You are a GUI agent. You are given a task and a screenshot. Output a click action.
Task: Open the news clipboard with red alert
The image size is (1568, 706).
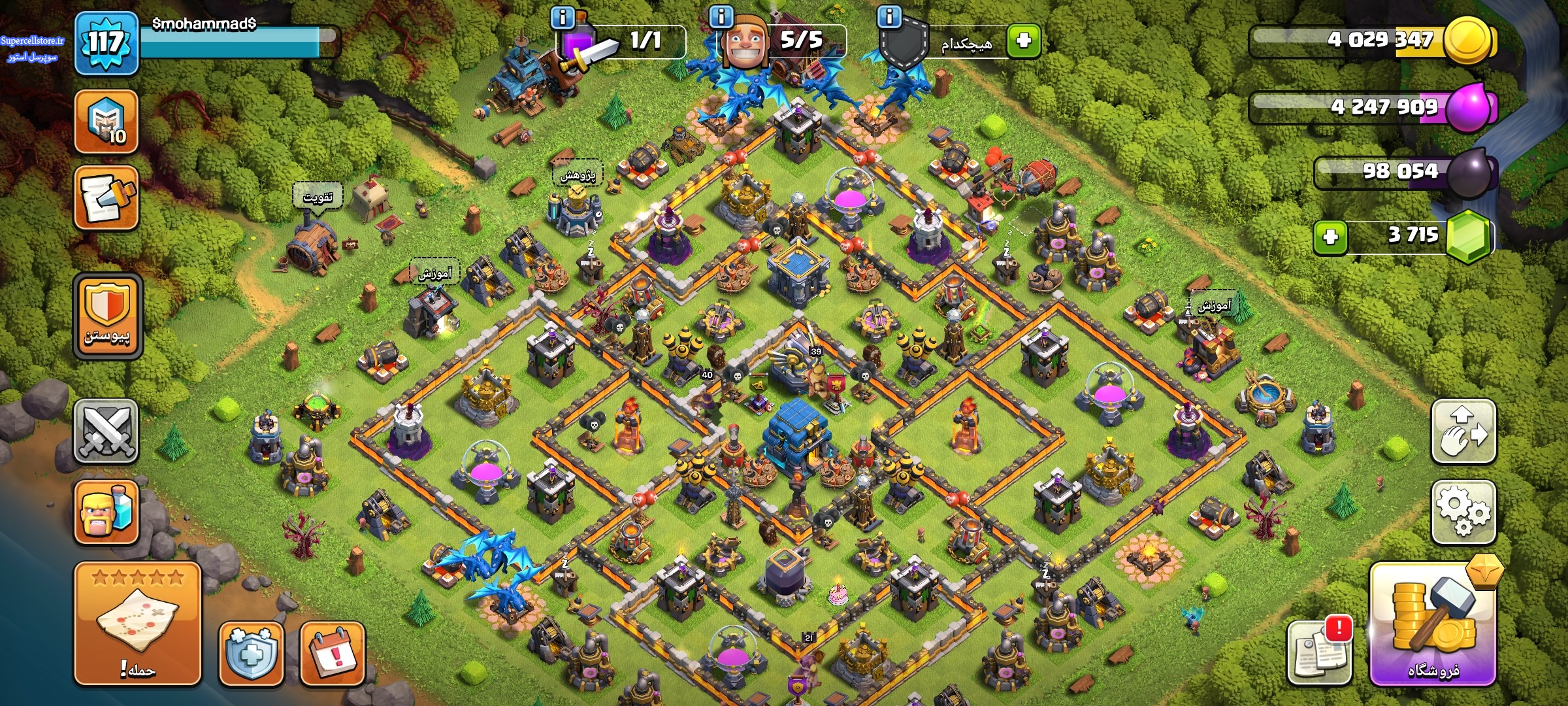(x=1318, y=651)
